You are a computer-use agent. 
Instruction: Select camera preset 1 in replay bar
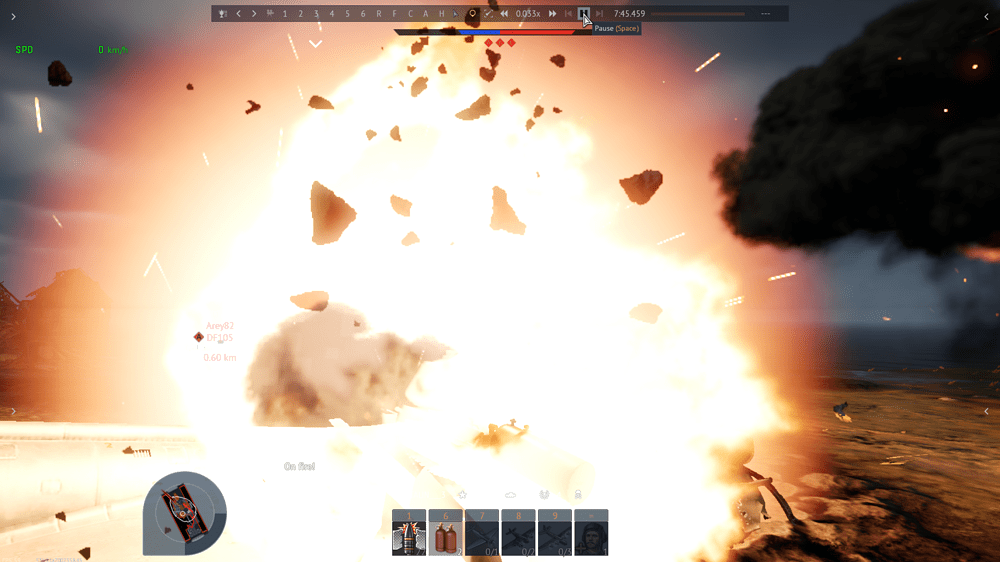[285, 14]
